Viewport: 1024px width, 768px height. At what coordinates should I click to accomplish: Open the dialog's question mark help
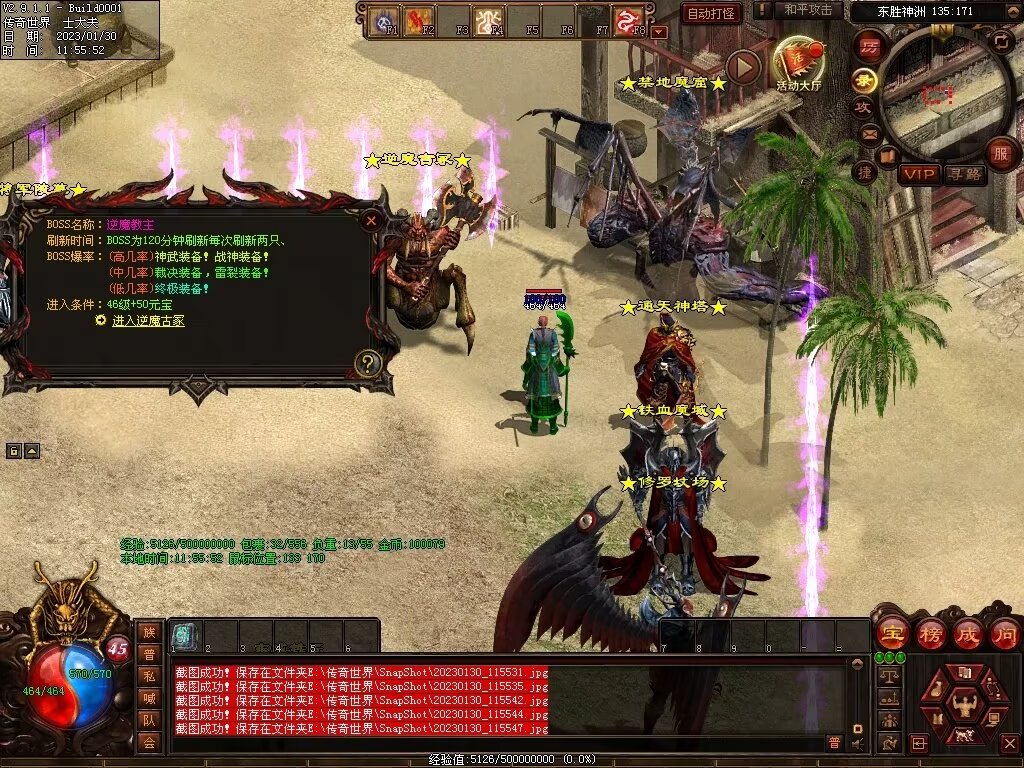[368, 363]
